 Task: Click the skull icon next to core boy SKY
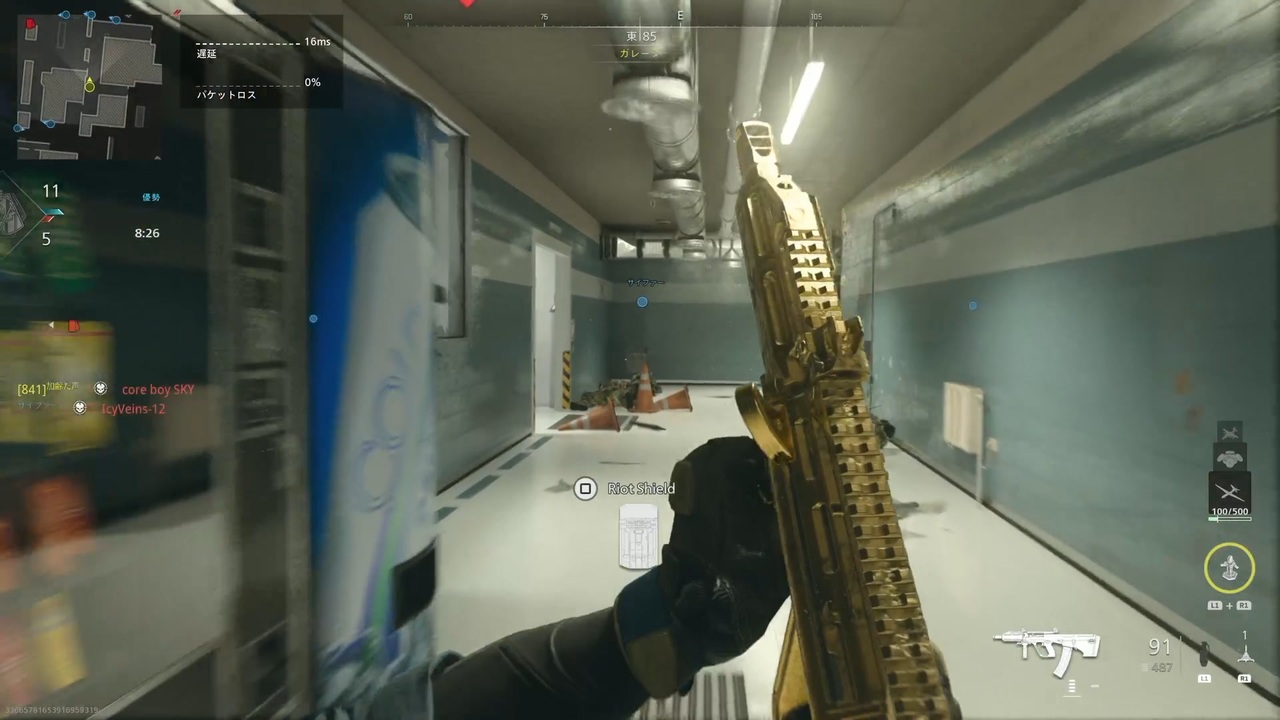point(99,389)
